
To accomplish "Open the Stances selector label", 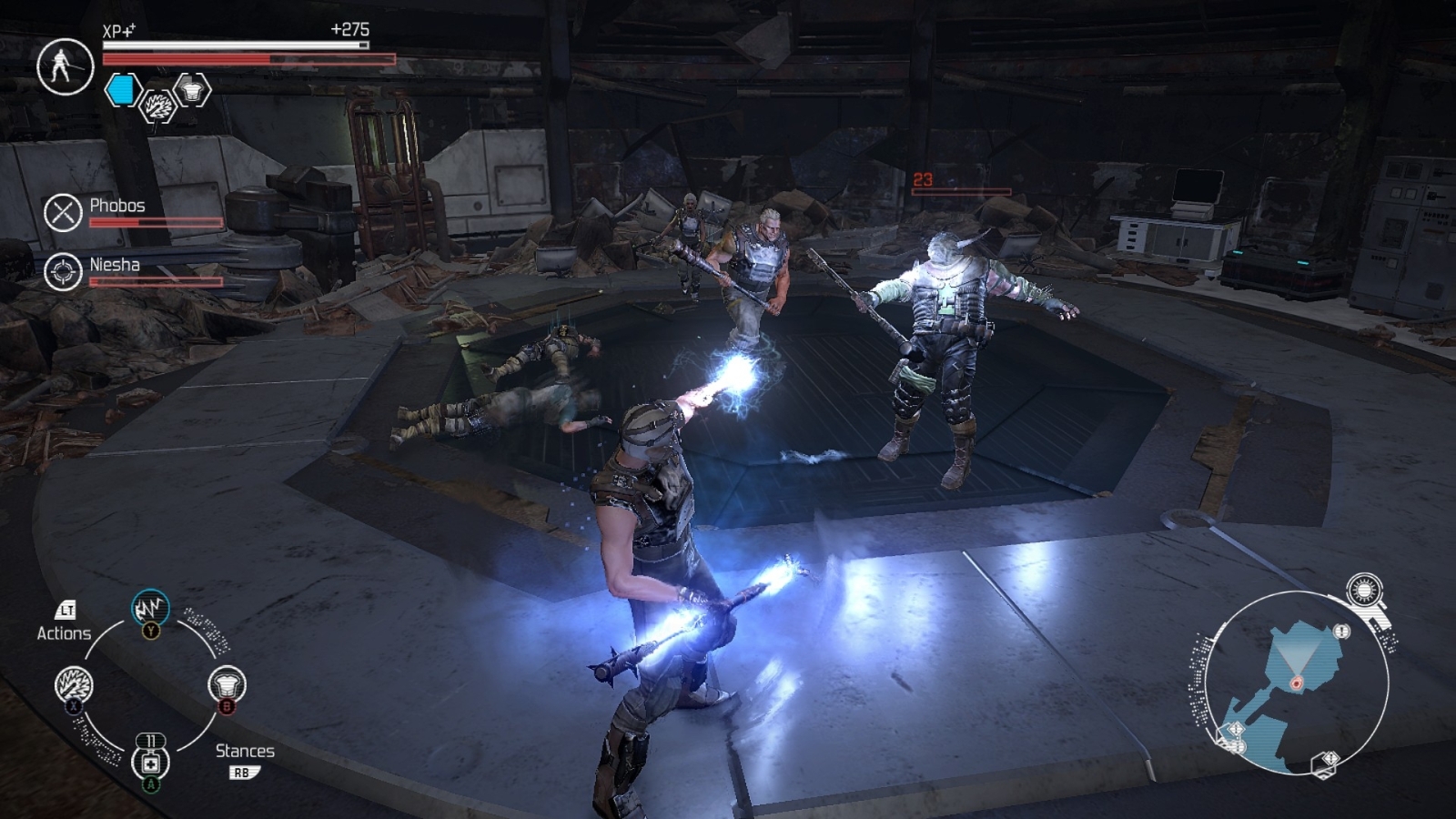I will 245,751.
